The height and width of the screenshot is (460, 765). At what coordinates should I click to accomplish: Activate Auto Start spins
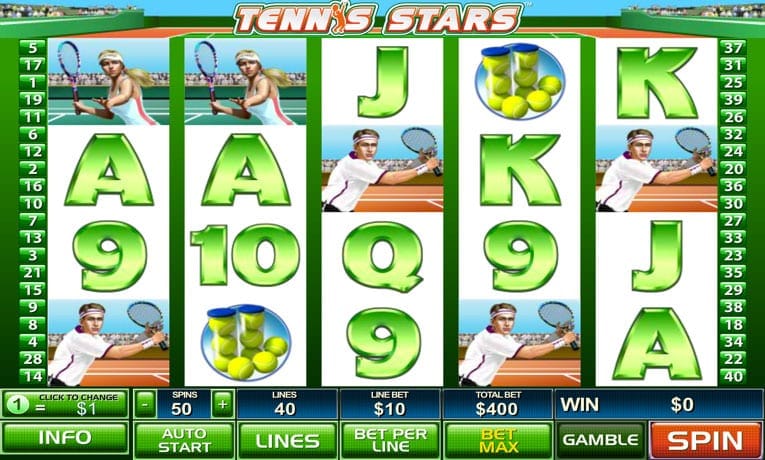183,439
